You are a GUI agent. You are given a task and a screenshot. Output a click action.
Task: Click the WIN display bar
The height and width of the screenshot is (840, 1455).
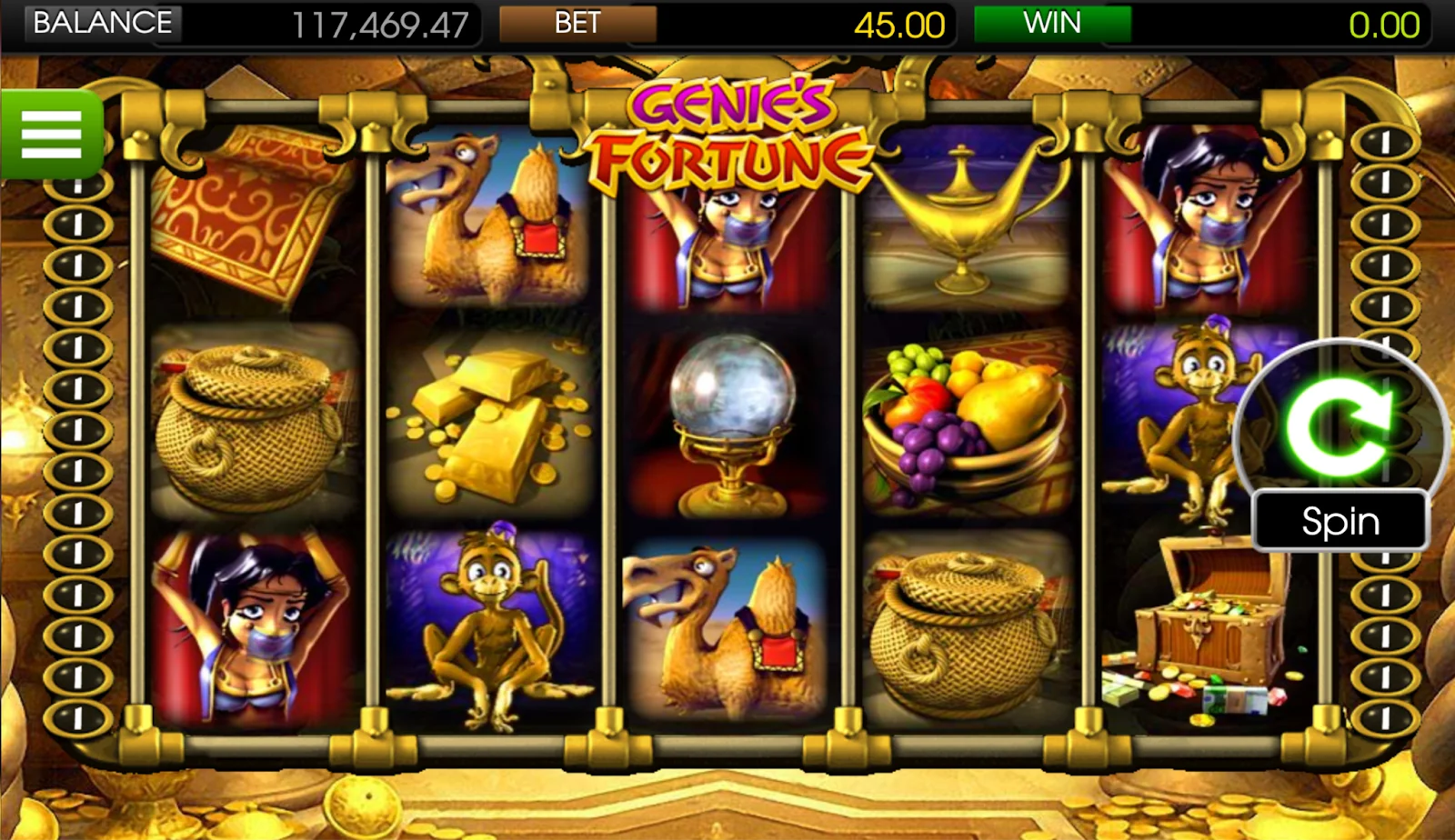pos(1050,23)
